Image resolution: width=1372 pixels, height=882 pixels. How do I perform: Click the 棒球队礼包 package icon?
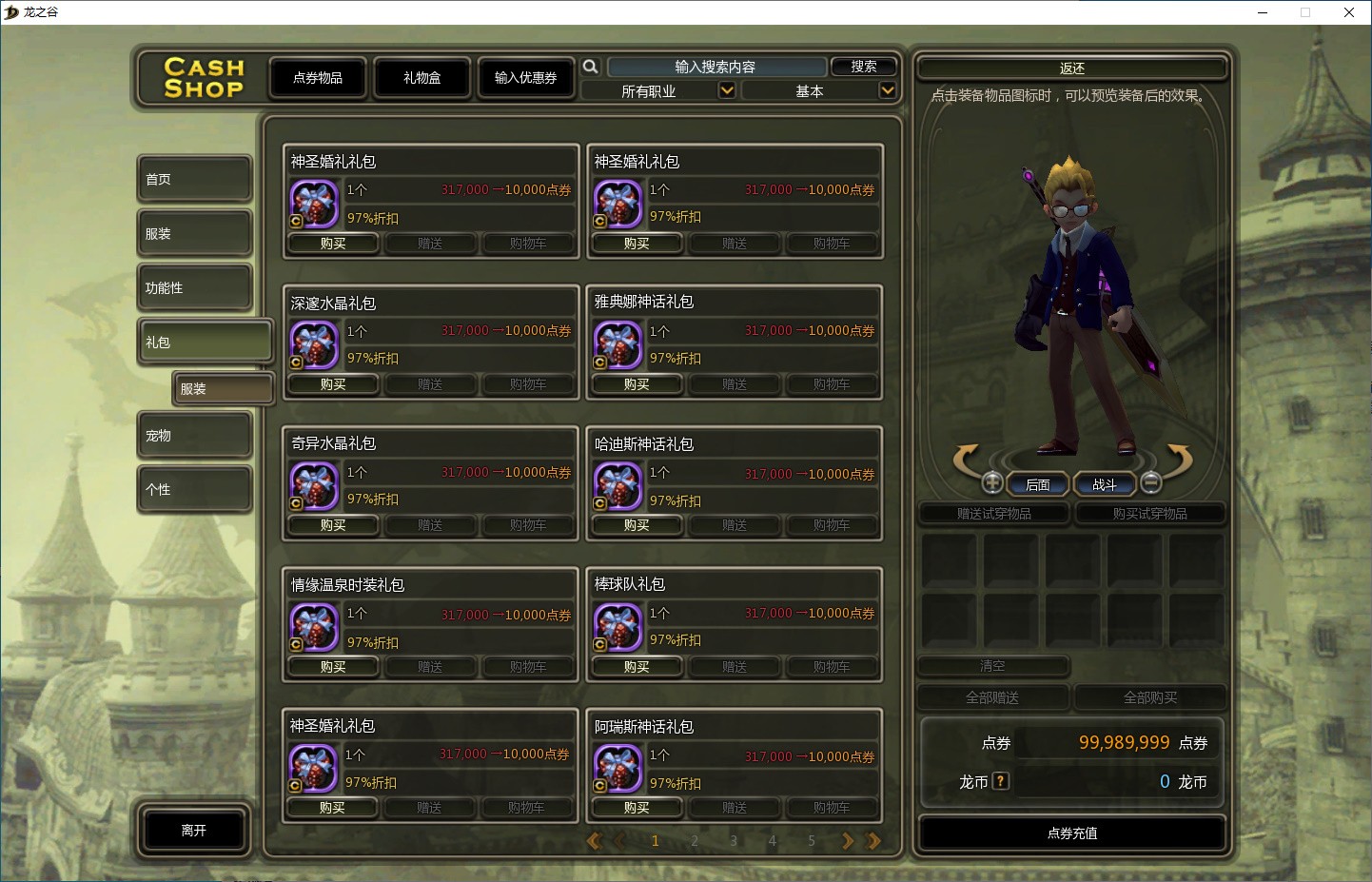click(x=617, y=627)
